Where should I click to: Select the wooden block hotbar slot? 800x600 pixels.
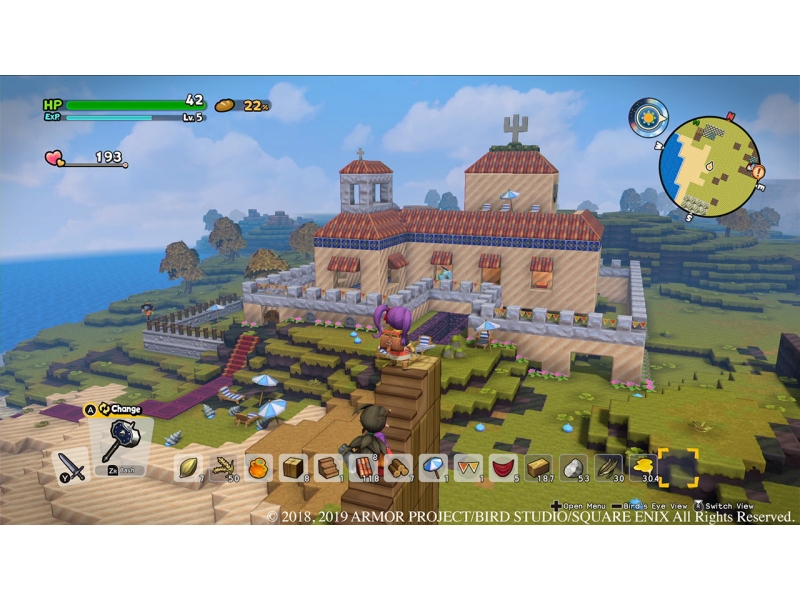293,467
